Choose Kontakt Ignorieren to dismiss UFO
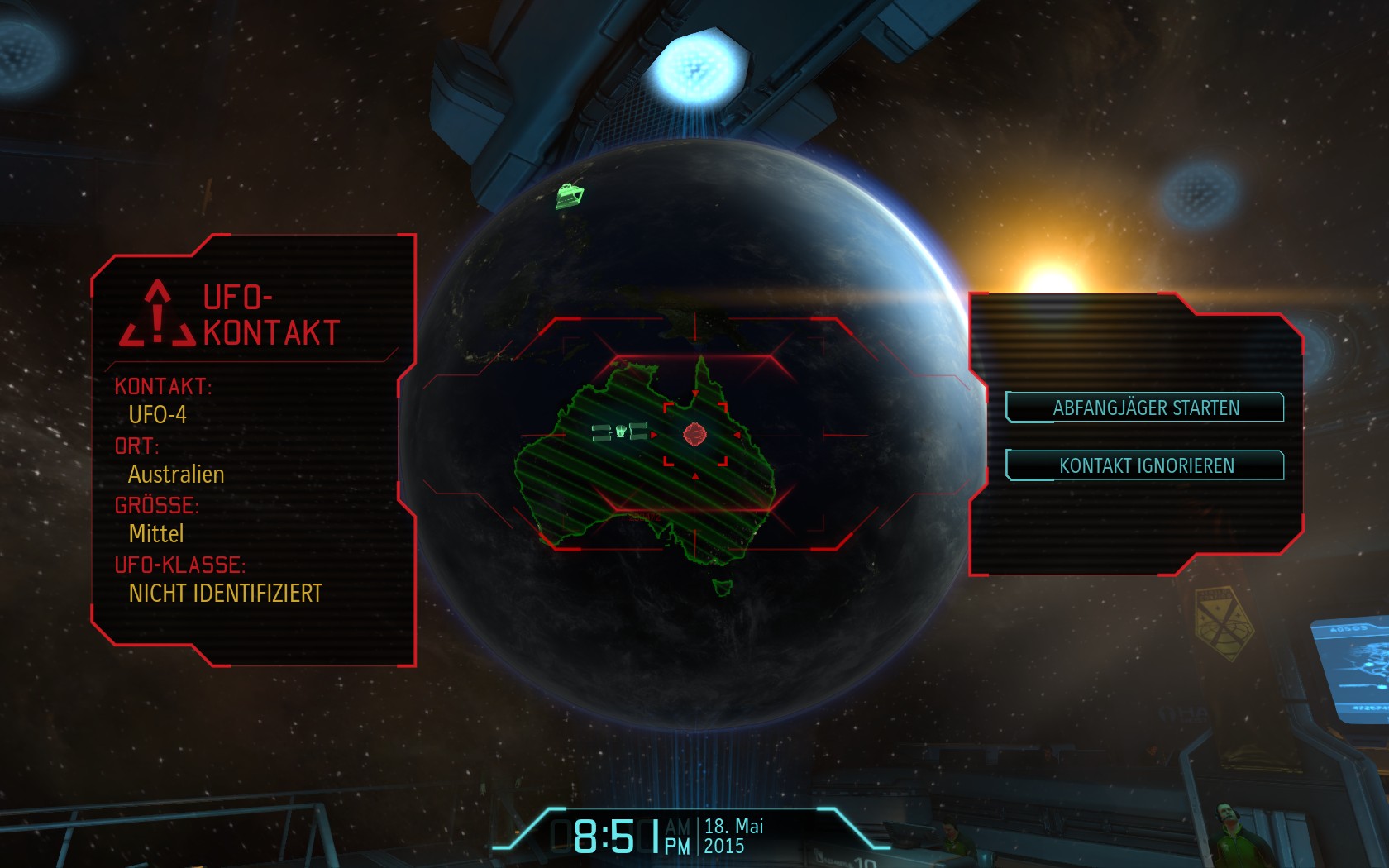Viewport: 1389px width, 868px height. (x=1145, y=465)
